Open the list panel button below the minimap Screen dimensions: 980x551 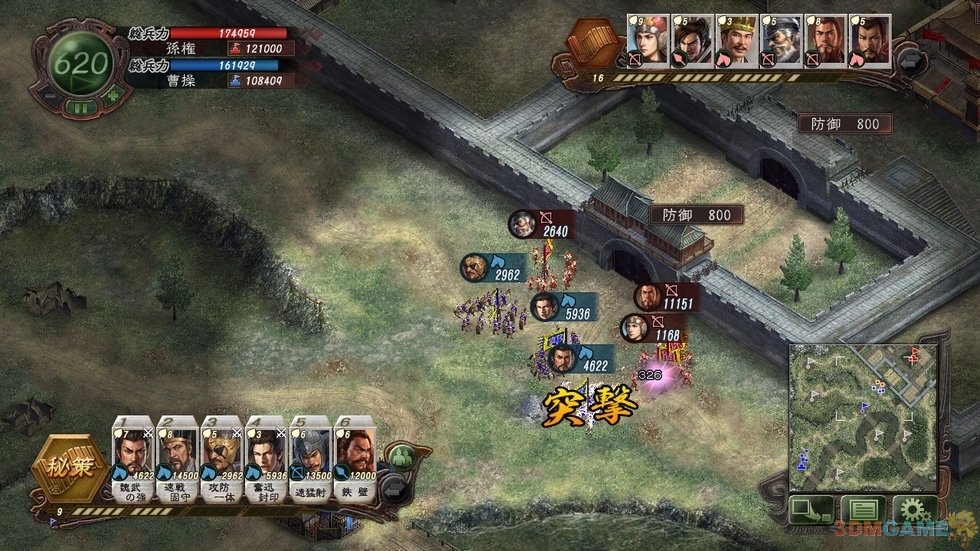(x=862, y=509)
